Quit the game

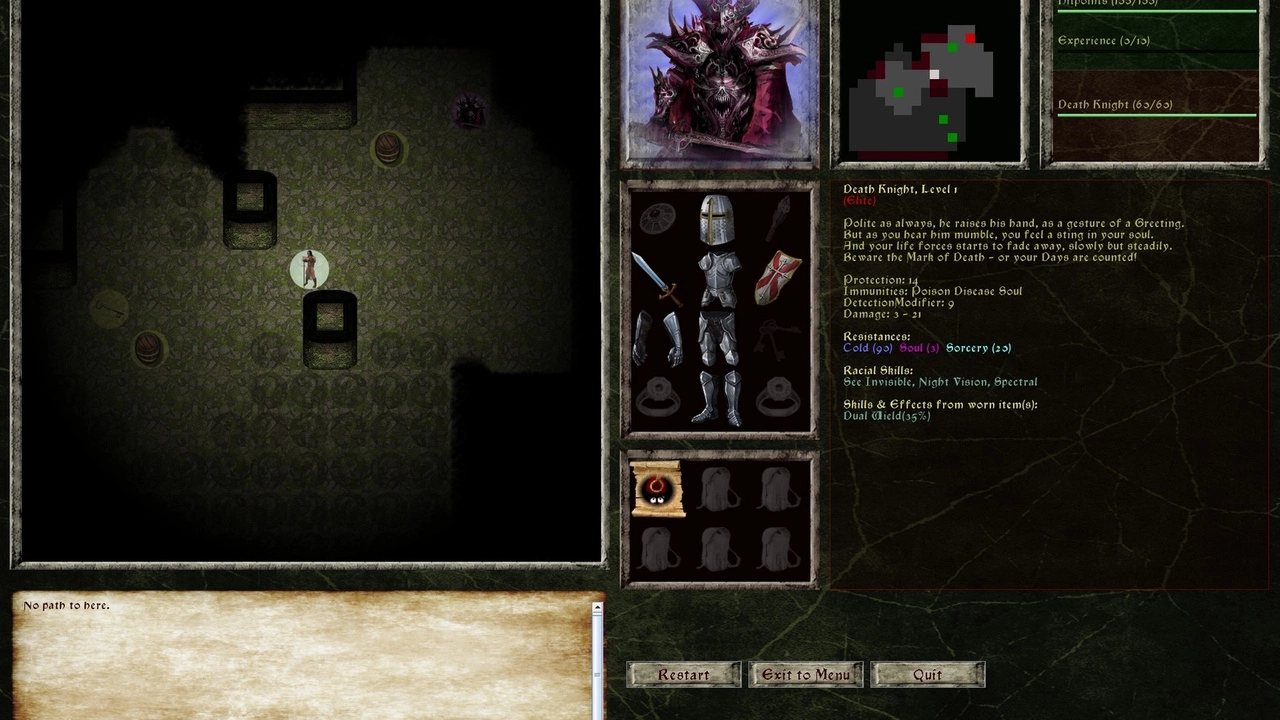coord(927,675)
